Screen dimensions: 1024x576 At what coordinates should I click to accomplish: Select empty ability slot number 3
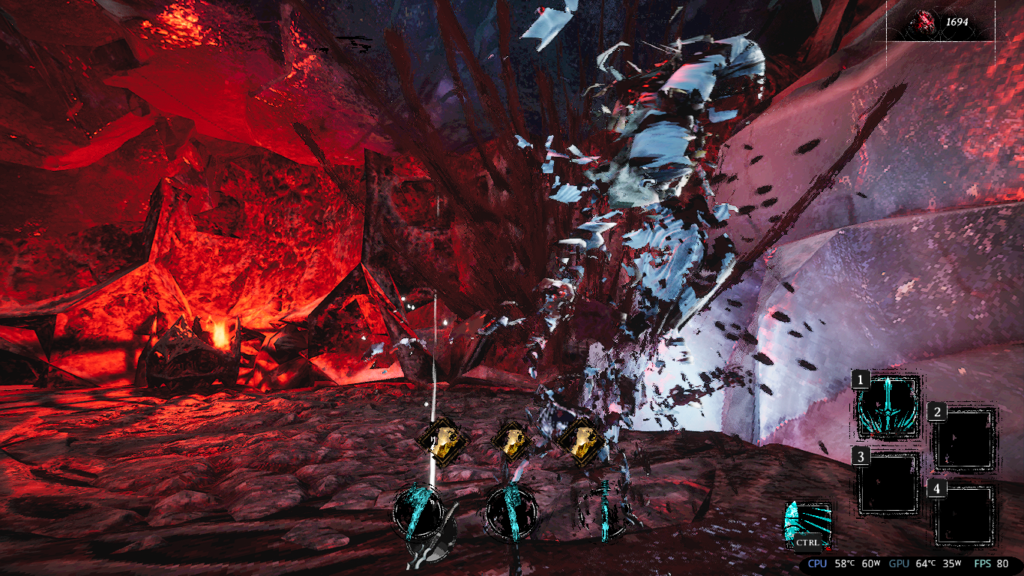886,482
